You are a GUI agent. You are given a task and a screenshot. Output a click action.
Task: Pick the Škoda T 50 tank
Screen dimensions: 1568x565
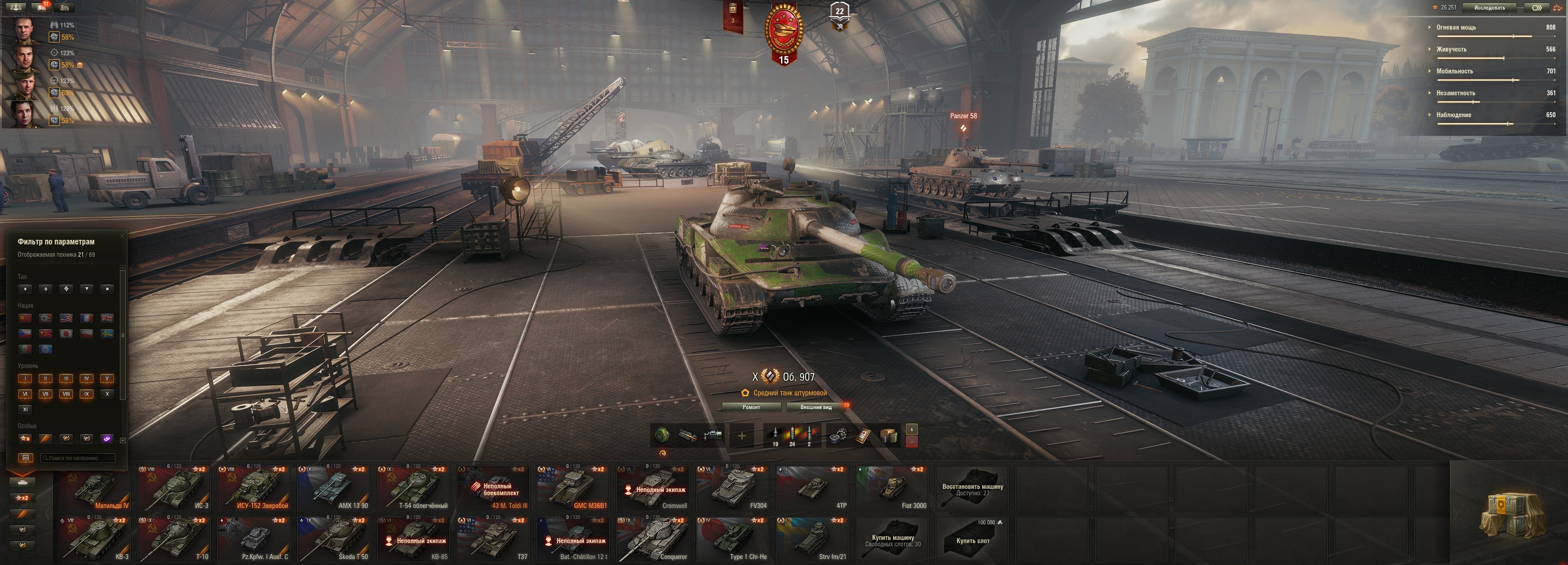(334, 539)
